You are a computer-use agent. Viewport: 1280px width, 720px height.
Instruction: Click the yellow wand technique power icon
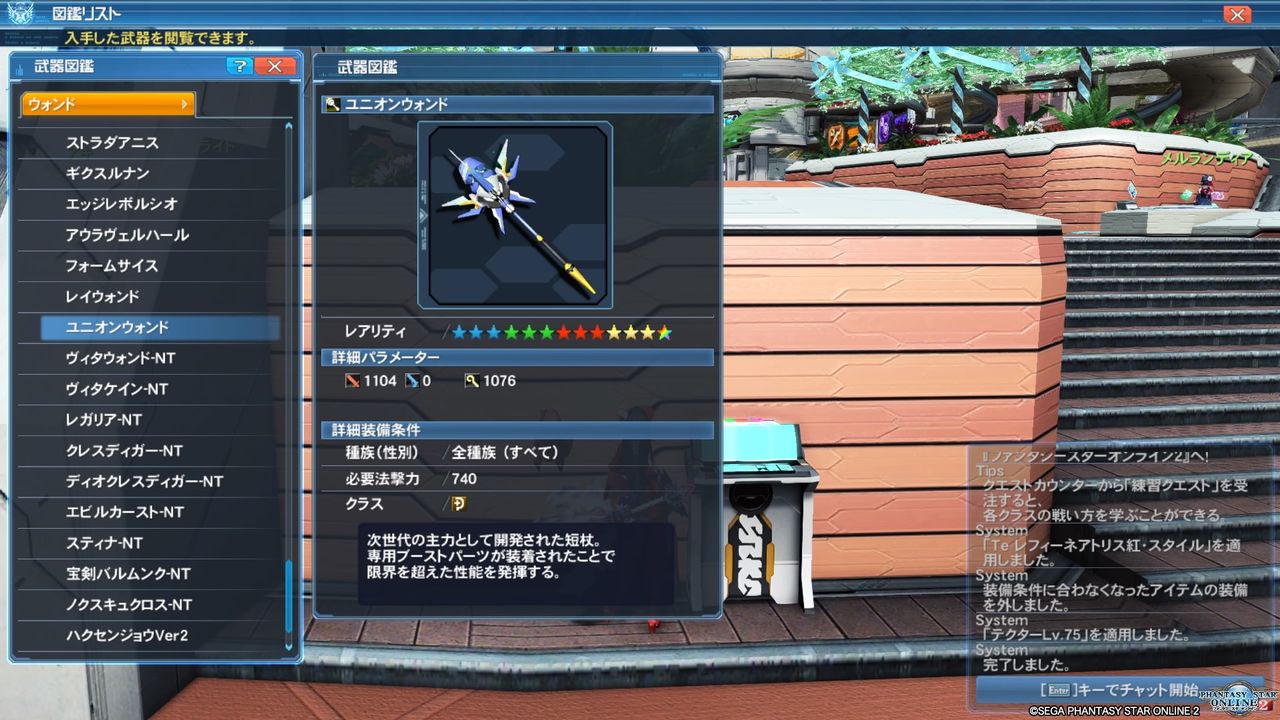(470, 380)
